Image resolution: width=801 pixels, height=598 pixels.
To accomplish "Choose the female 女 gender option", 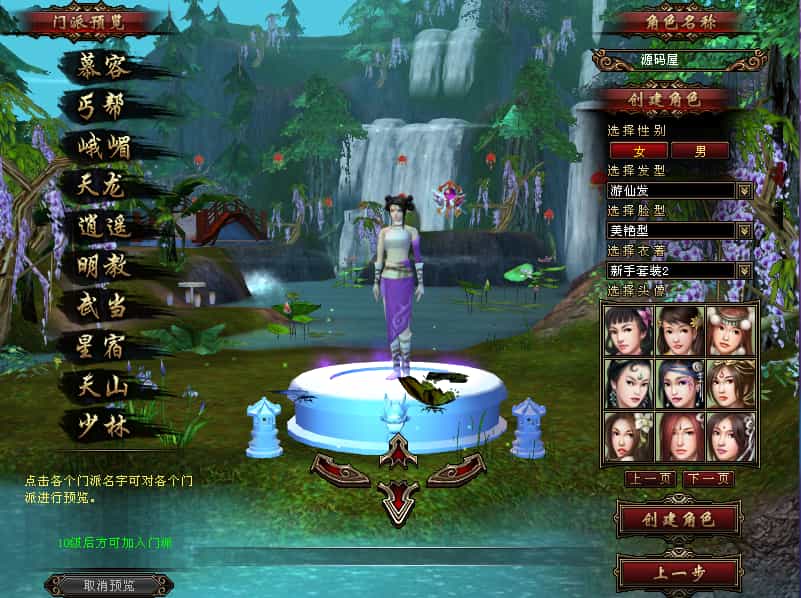I will [638, 151].
